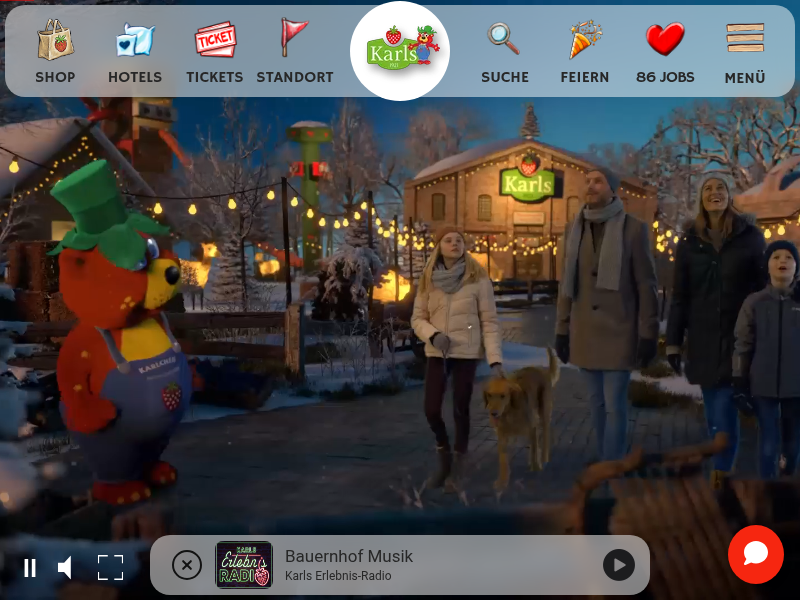Toggle the video sound speaker
The image size is (800, 600).
pos(65,568)
